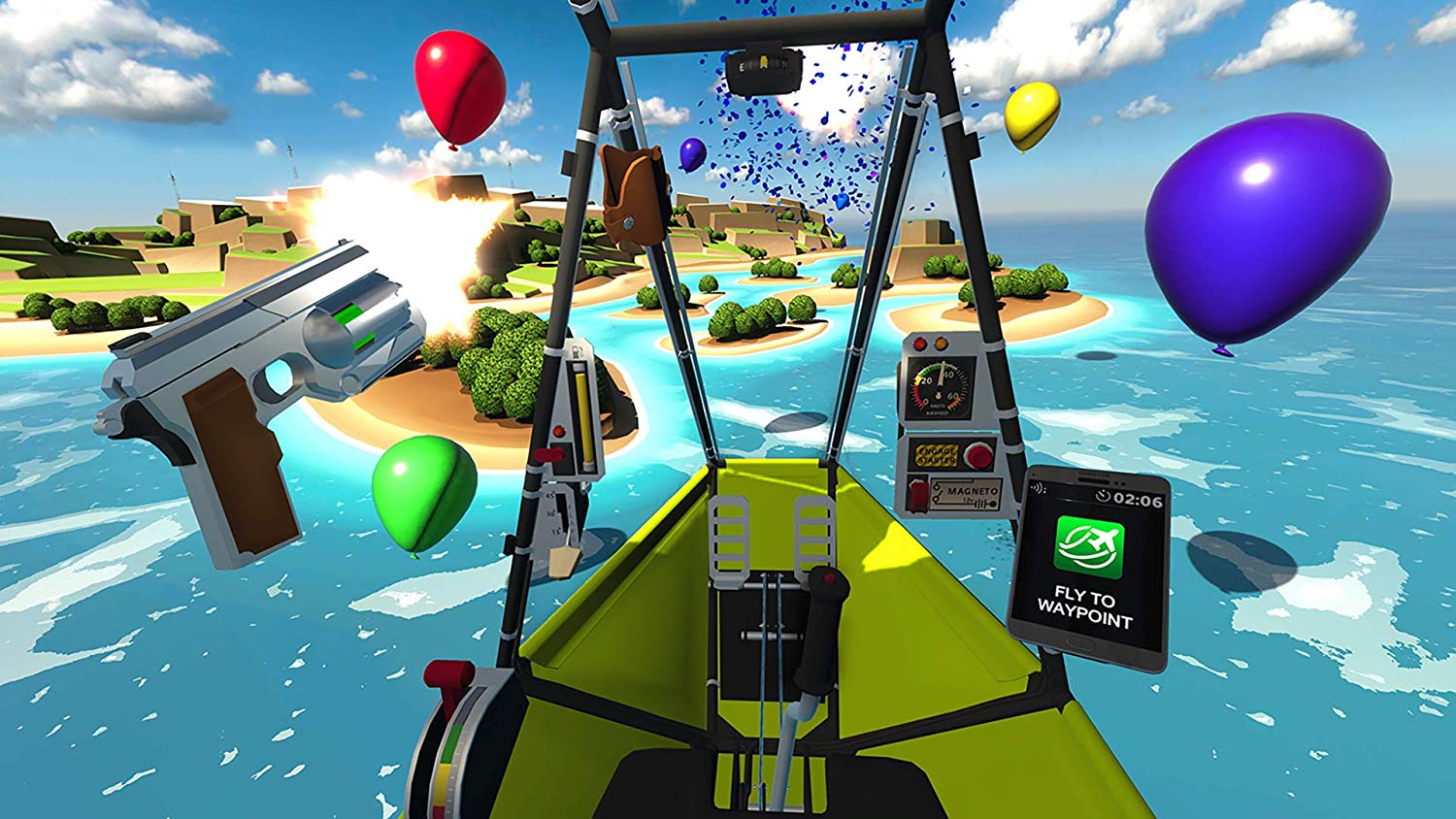Click the red warning lamp above the airspeed gauge
Image resolution: width=1456 pixels, height=819 pixels.
pos(918,344)
